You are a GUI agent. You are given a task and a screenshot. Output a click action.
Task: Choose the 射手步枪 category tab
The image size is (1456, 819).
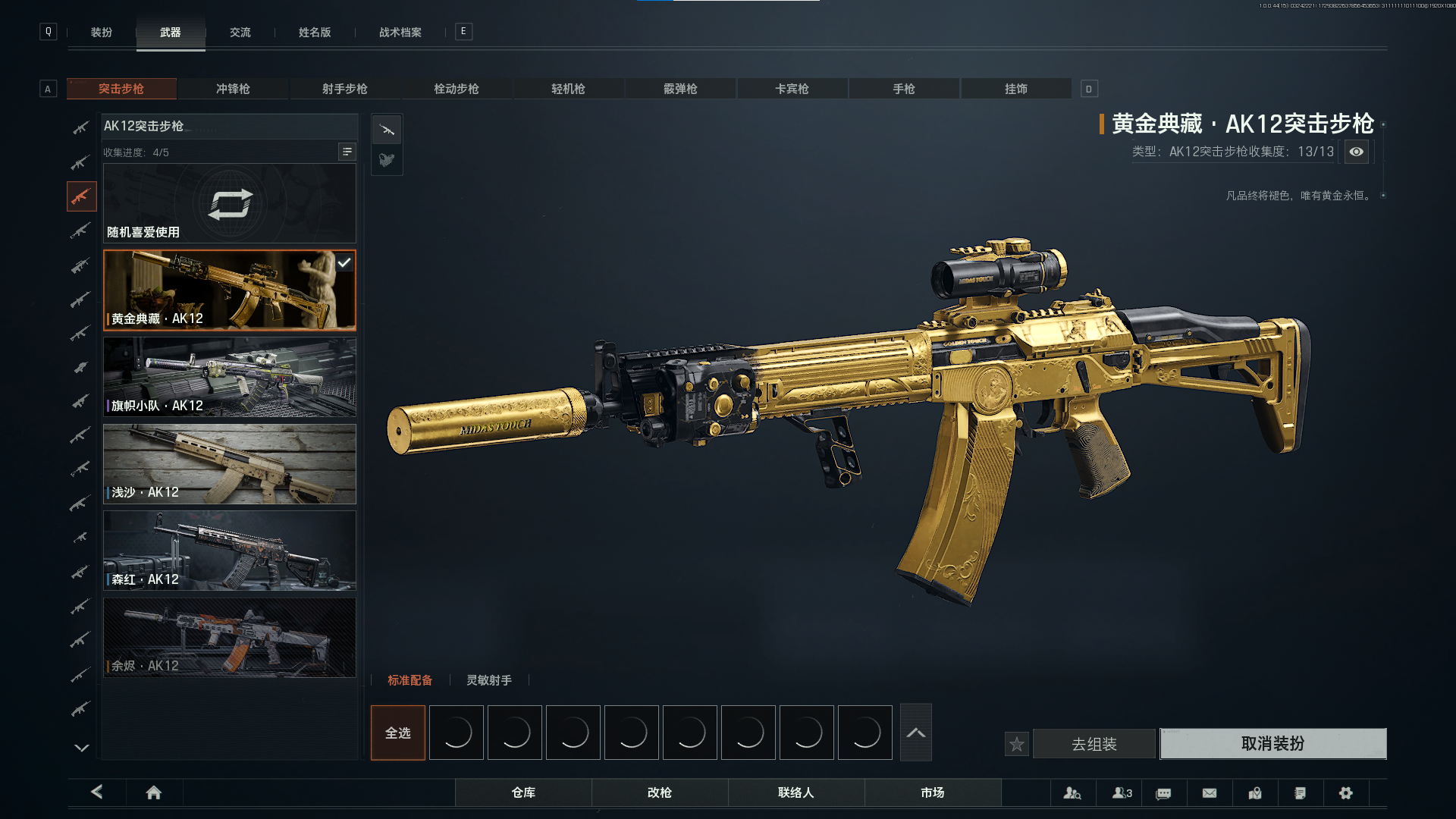[x=344, y=89]
